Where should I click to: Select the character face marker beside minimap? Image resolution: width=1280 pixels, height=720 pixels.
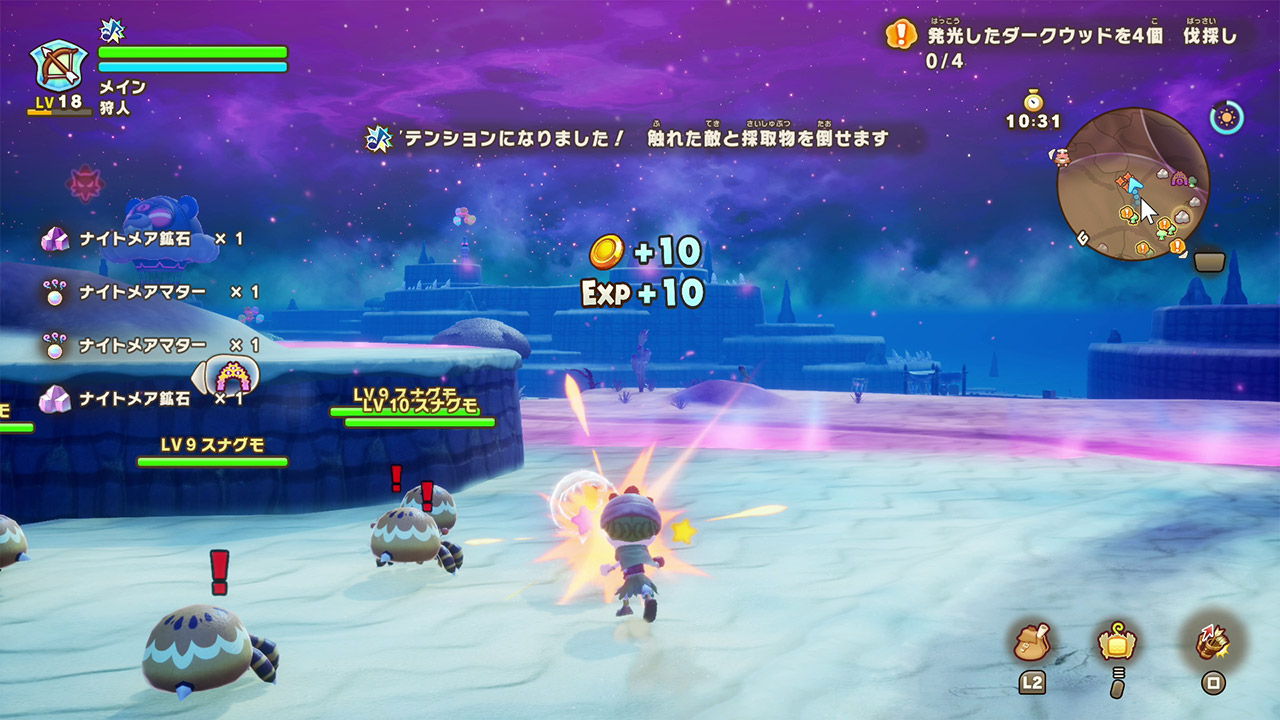[x=1060, y=156]
